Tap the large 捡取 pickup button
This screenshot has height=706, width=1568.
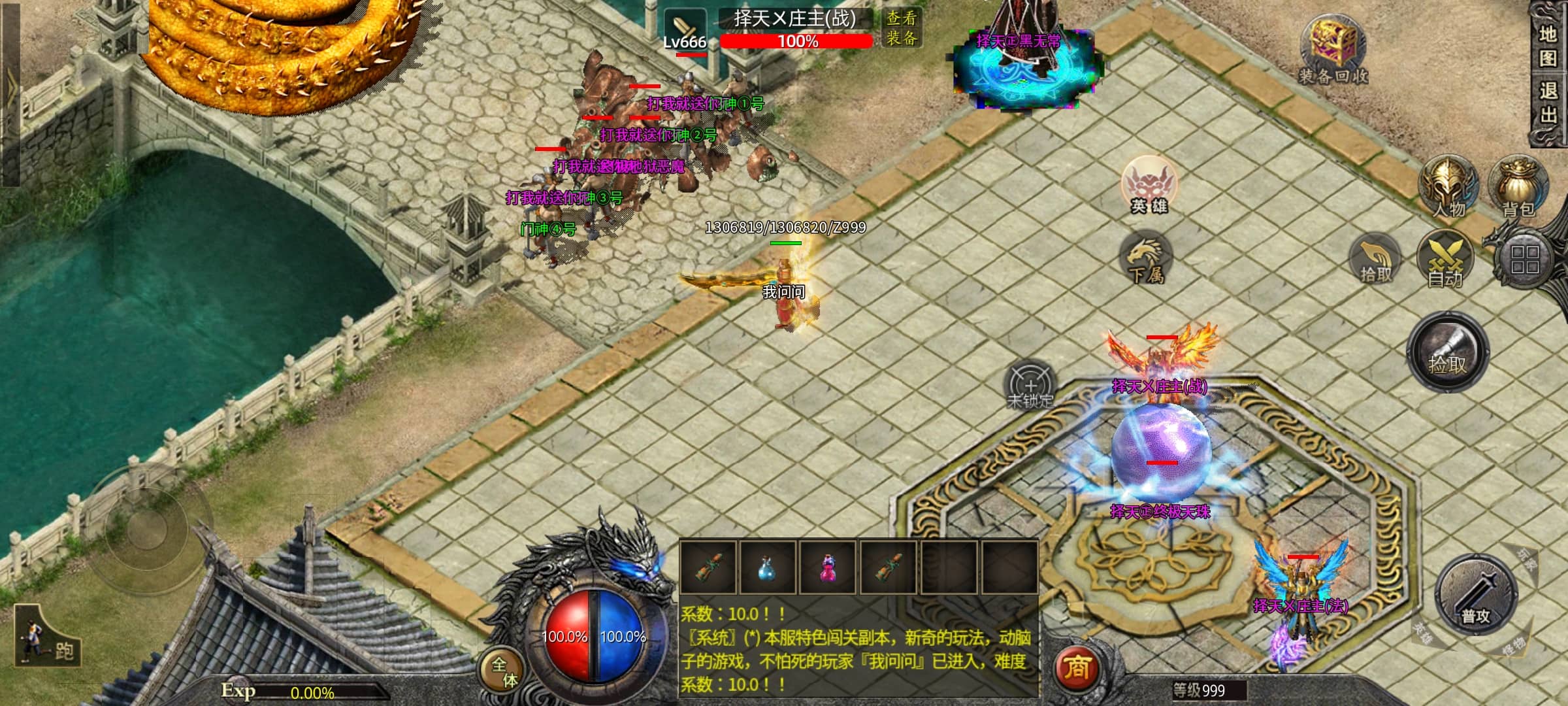[x=1447, y=353]
